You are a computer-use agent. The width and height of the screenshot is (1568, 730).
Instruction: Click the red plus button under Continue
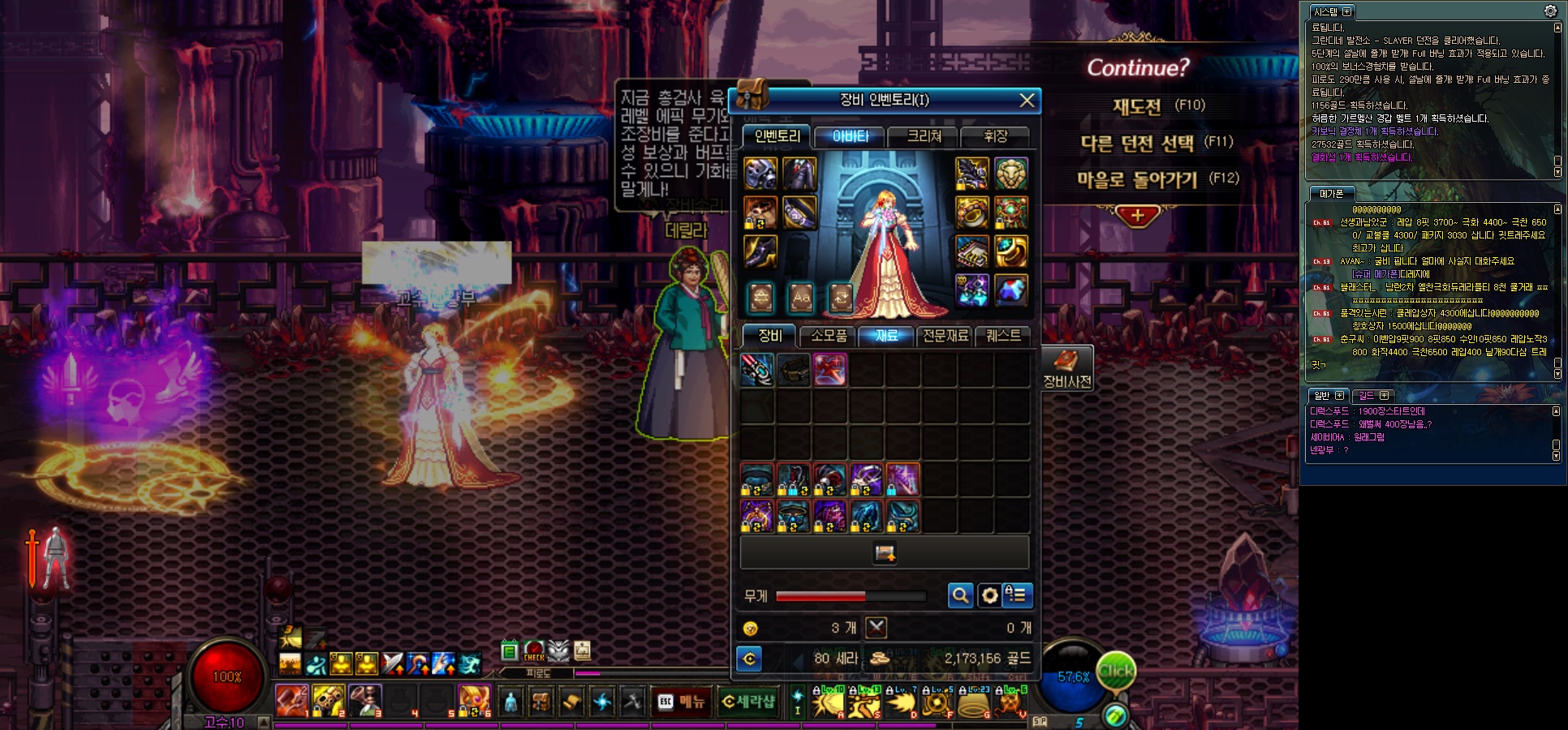click(1137, 216)
